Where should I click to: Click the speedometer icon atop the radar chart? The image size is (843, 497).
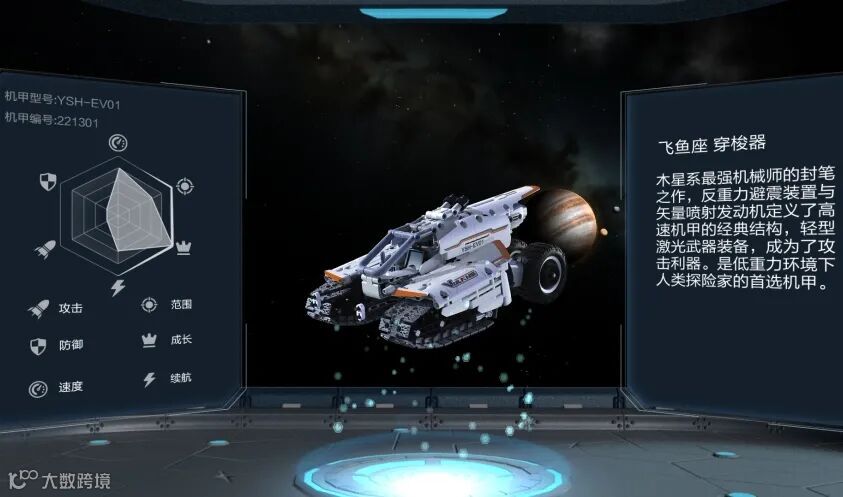pos(117,143)
